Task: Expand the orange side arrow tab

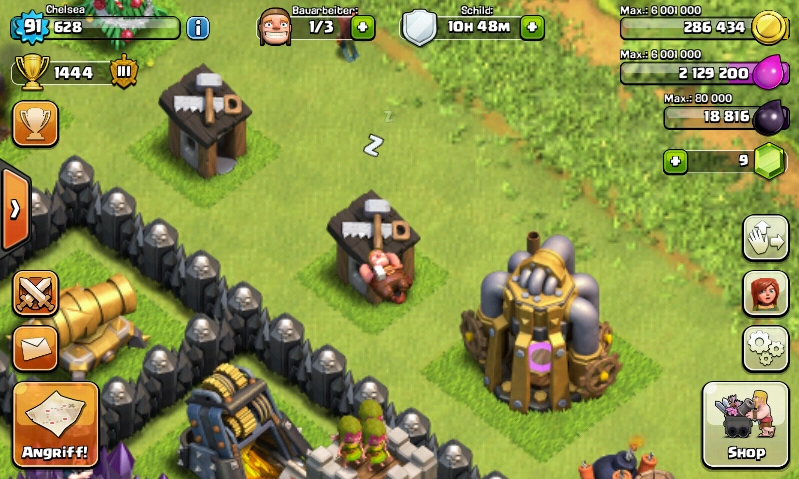Action: 14,209
